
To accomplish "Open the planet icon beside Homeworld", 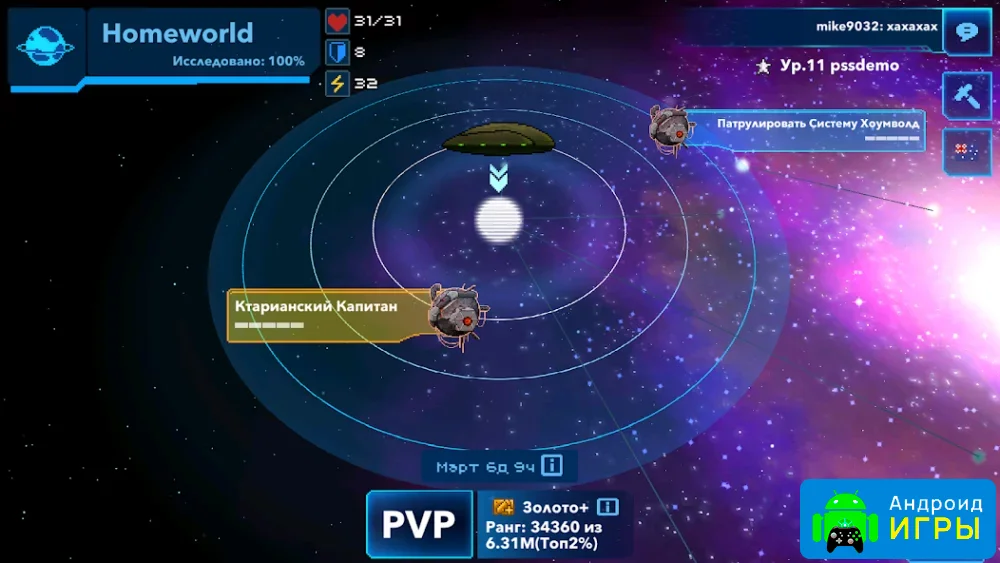I will coord(46,45).
